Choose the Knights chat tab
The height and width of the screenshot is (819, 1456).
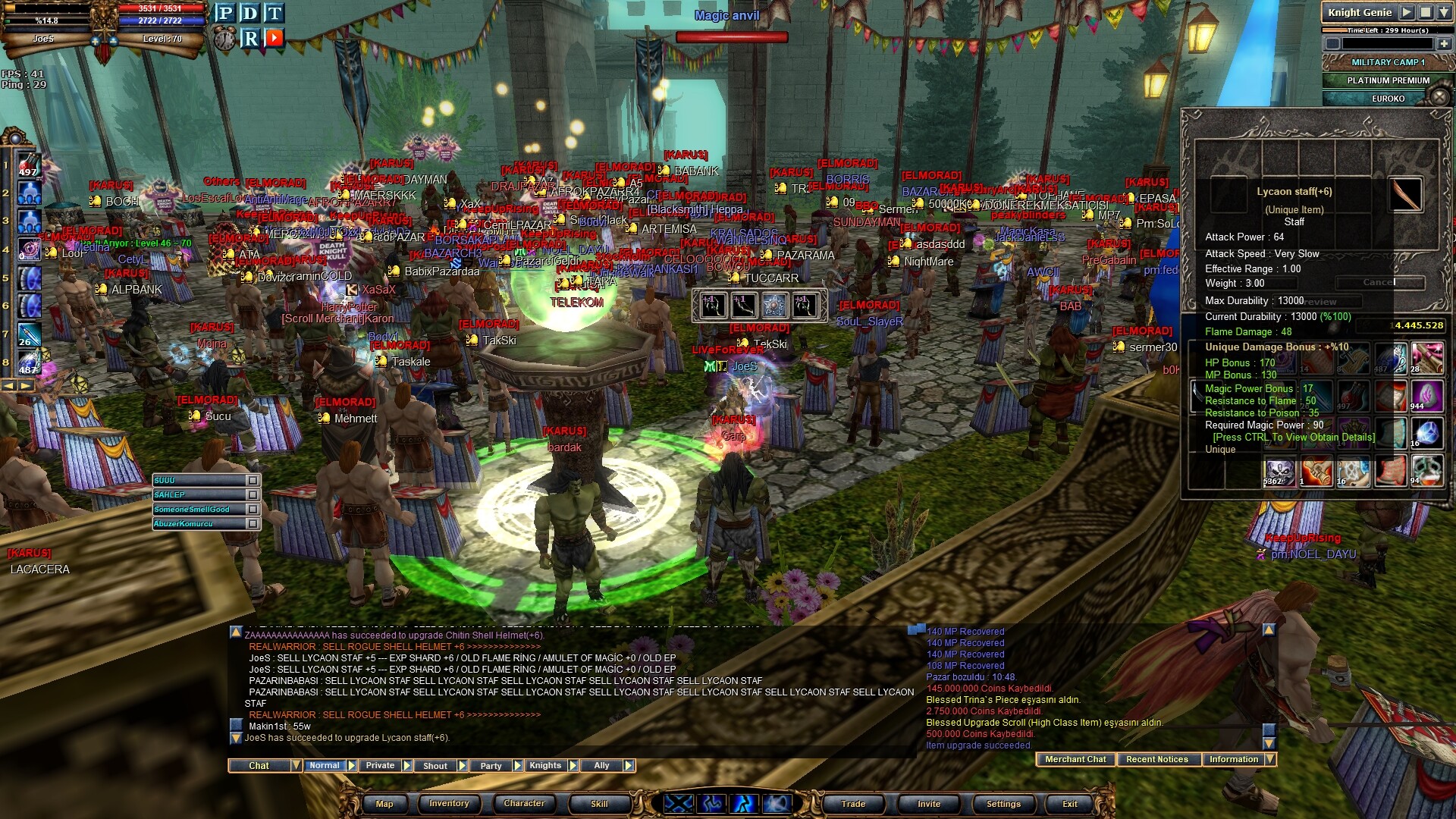tap(545, 766)
